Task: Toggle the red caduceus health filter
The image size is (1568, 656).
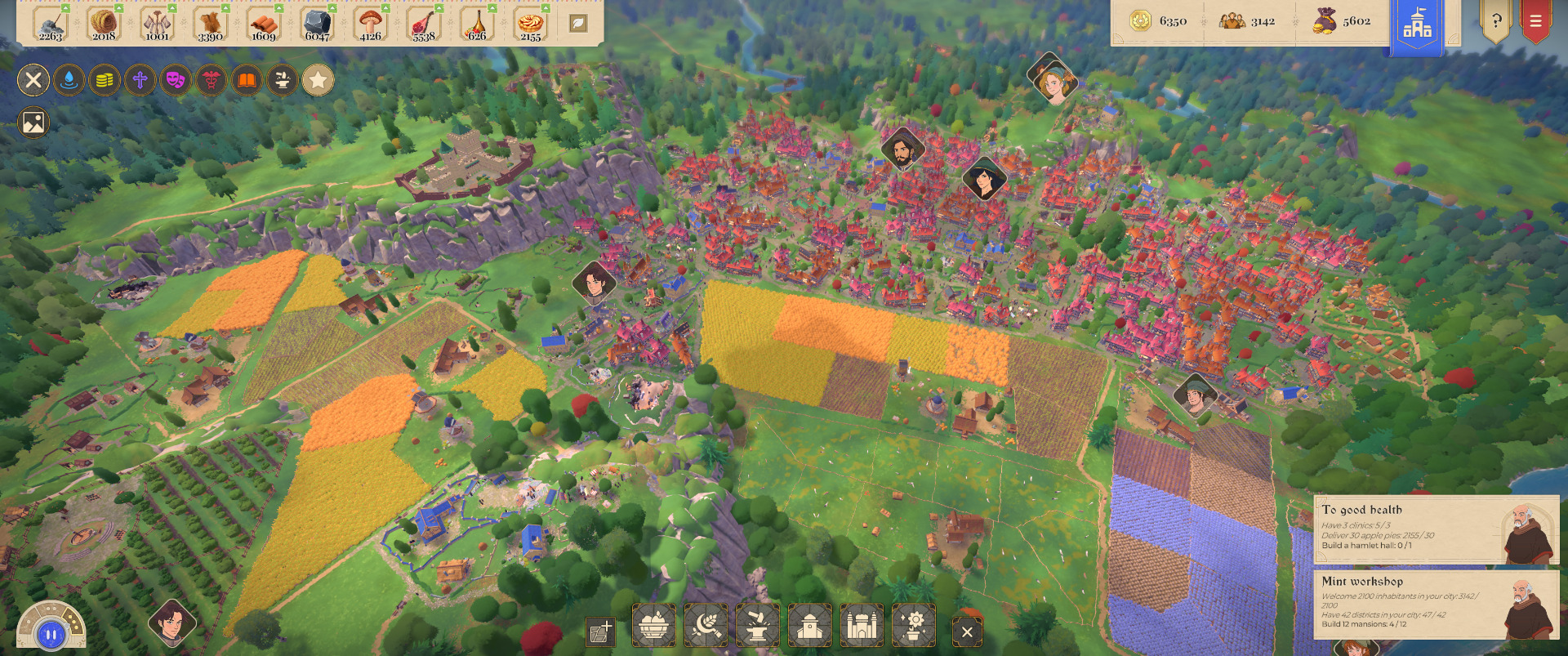Action: [x=212, y=80]
